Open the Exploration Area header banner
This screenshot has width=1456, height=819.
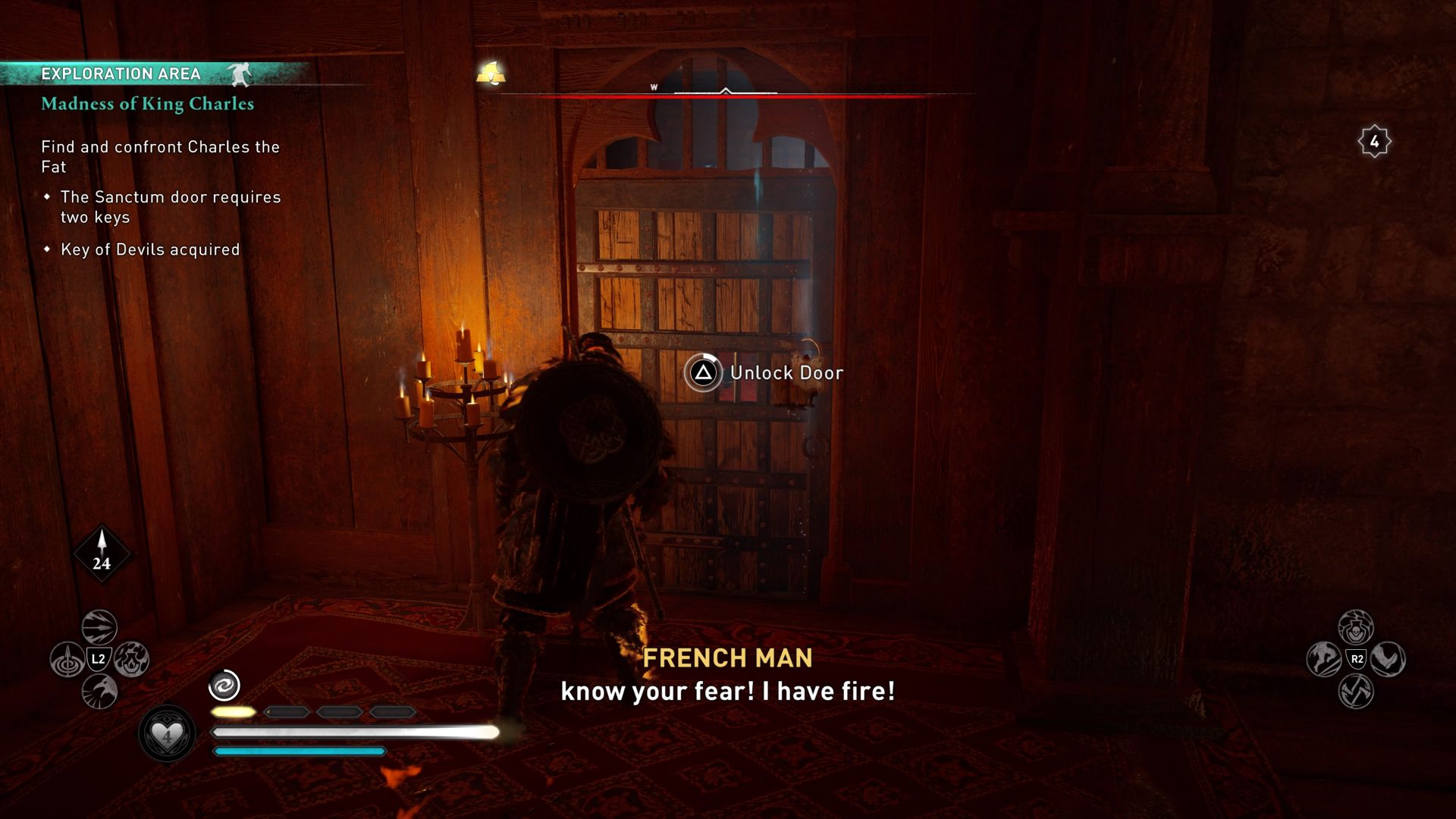click(121, 74)
